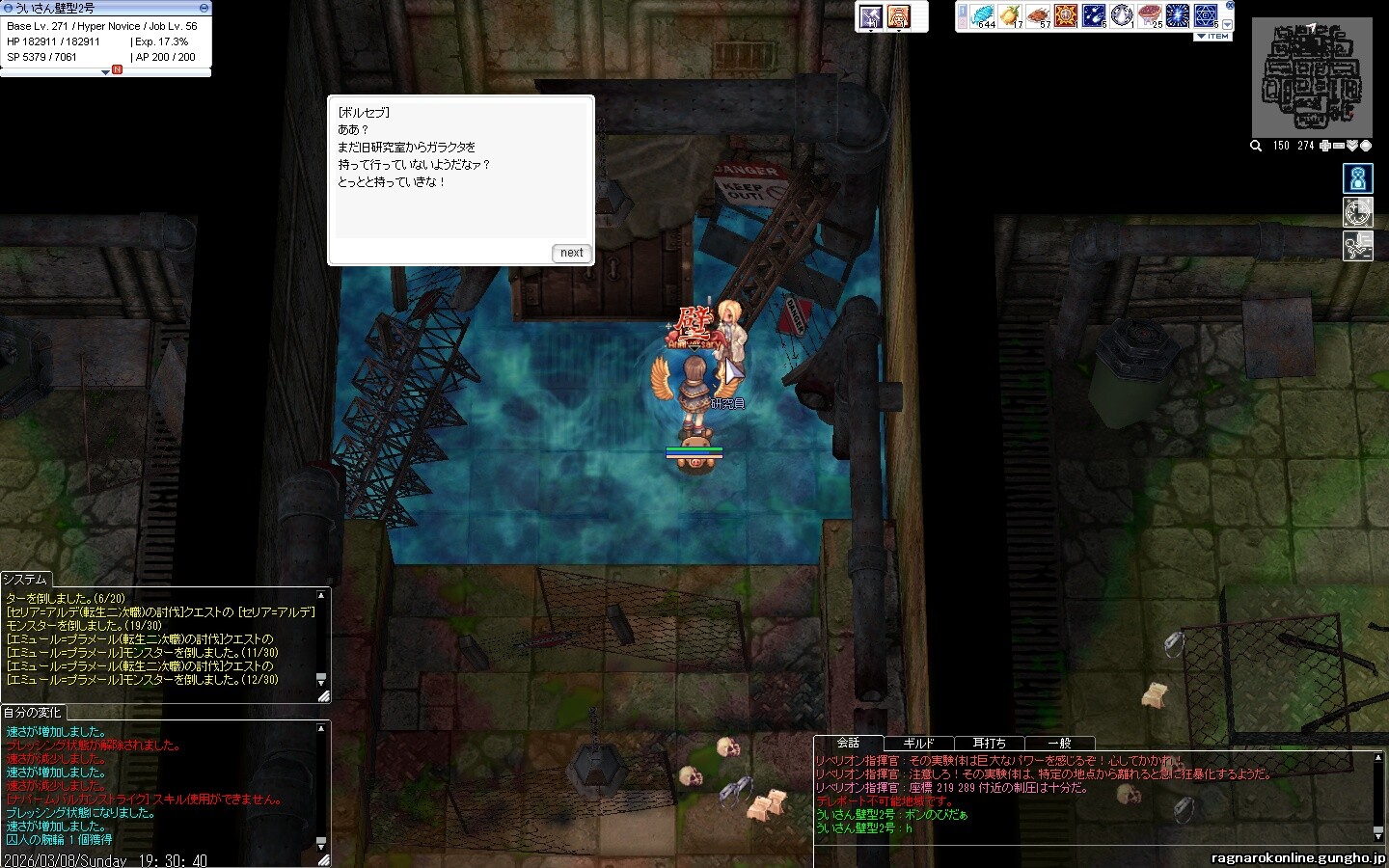Show the 会話 chat tab
1389x868 pixels.
click(848, 743)
